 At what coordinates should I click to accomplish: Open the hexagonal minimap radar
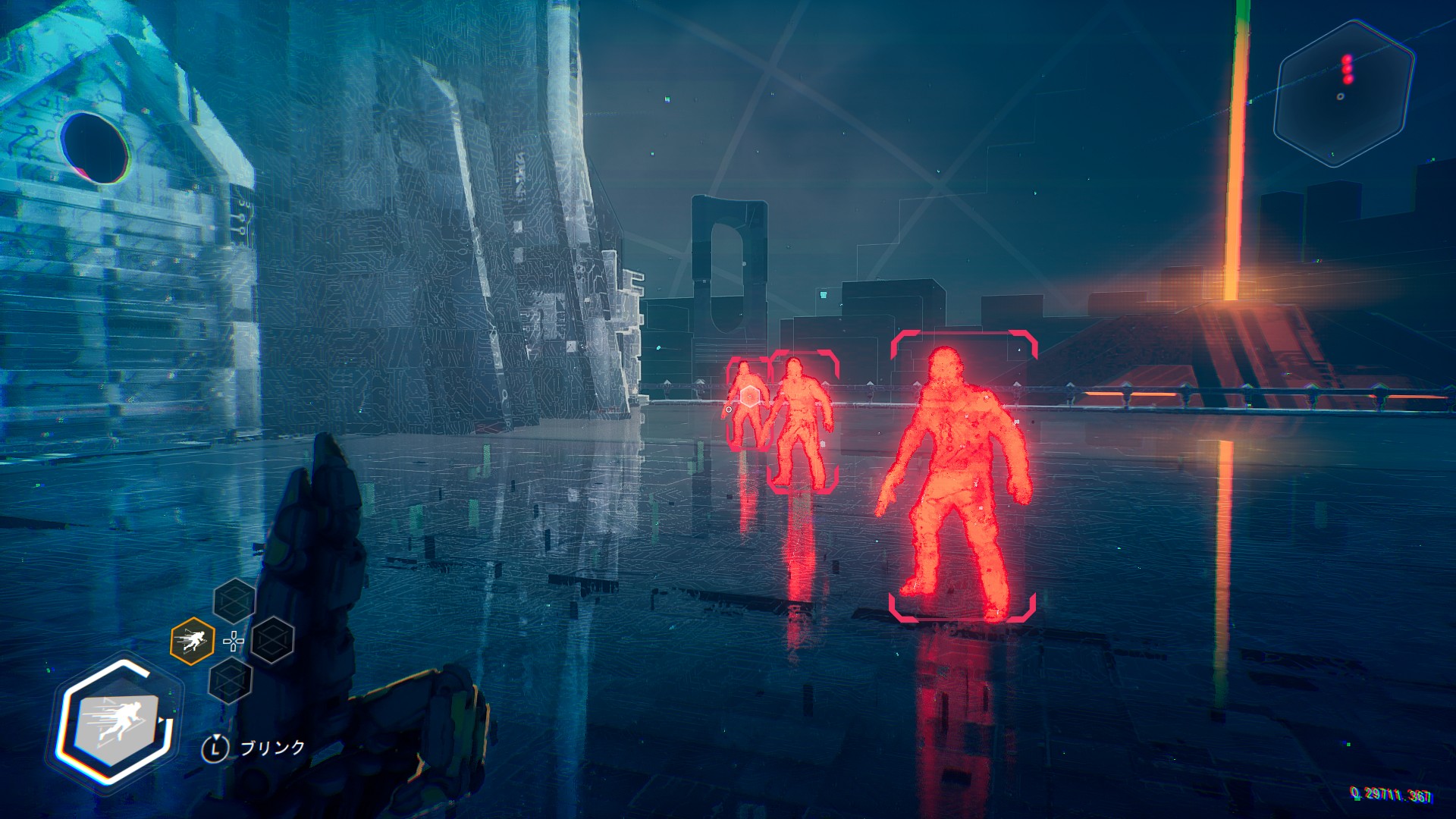(1344, 93)
